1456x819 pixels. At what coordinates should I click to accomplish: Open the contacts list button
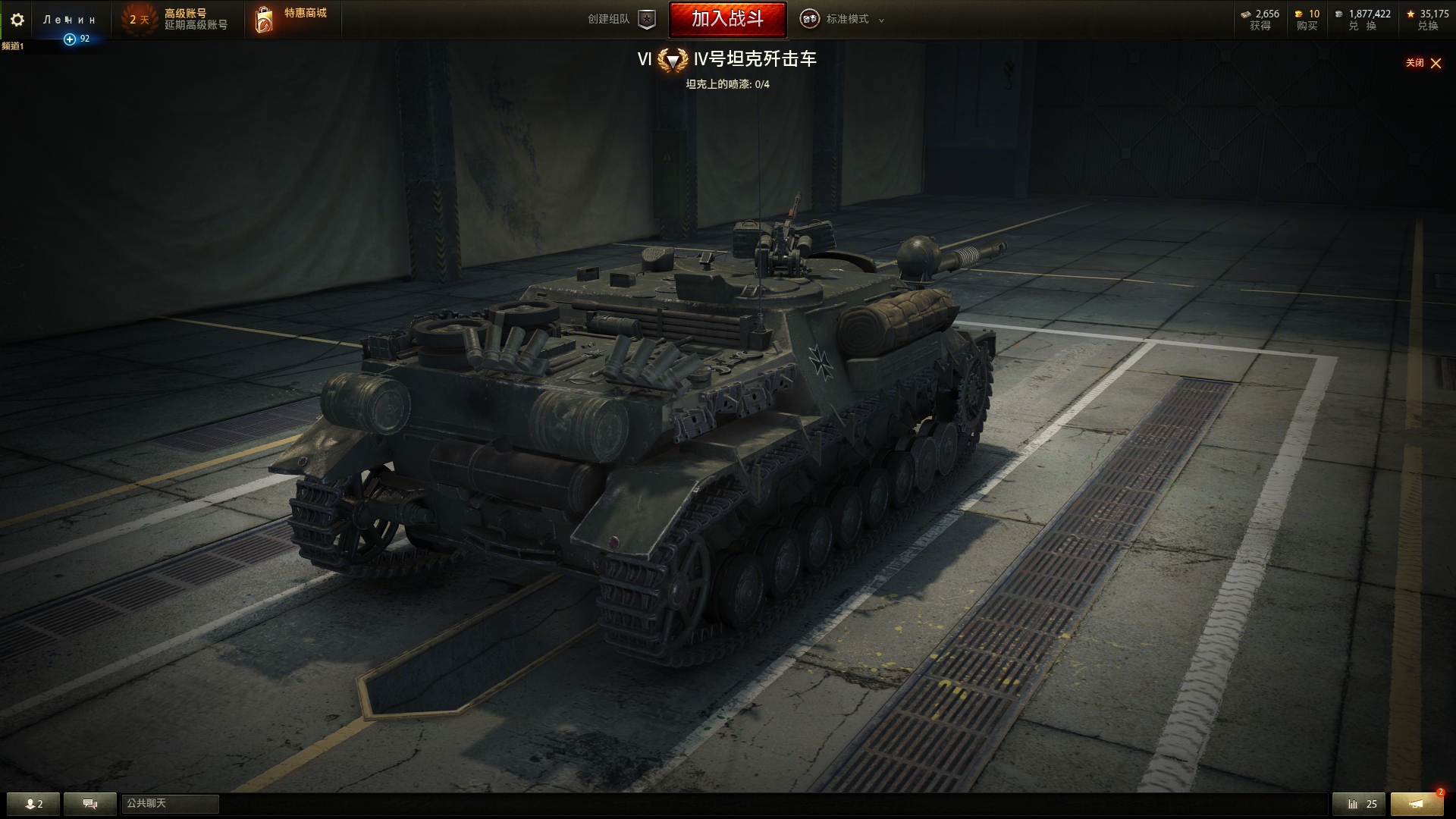click(33, 804)
